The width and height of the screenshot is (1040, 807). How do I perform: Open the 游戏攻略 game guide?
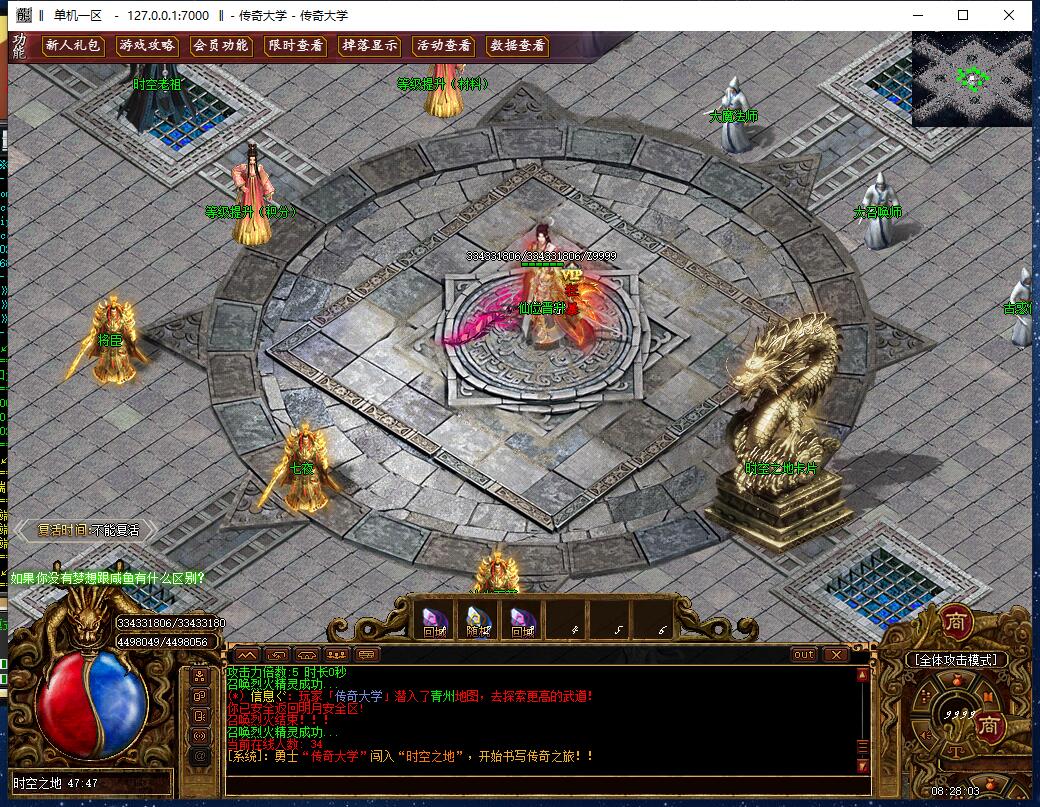tap(147, 46)
